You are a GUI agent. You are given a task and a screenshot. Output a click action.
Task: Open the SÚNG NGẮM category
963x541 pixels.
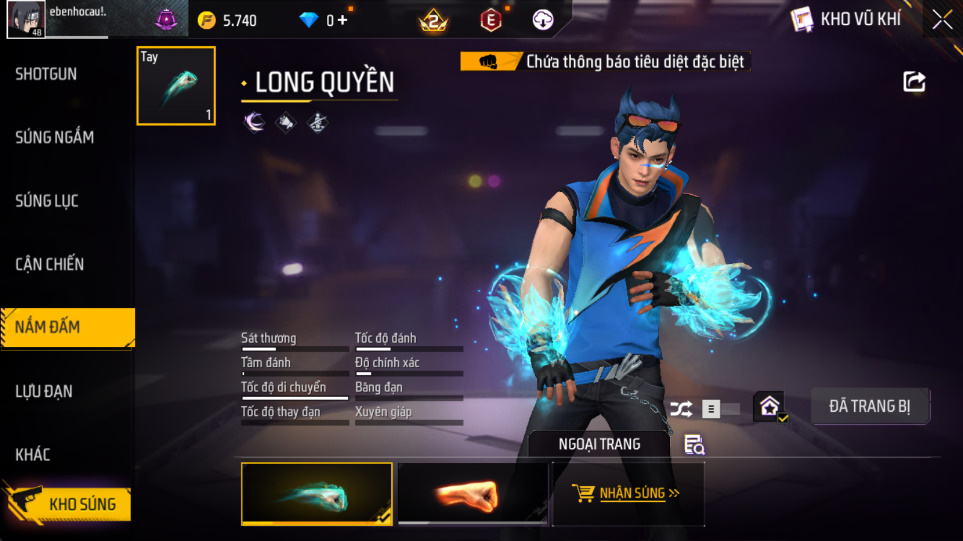(x=55, y=137)
